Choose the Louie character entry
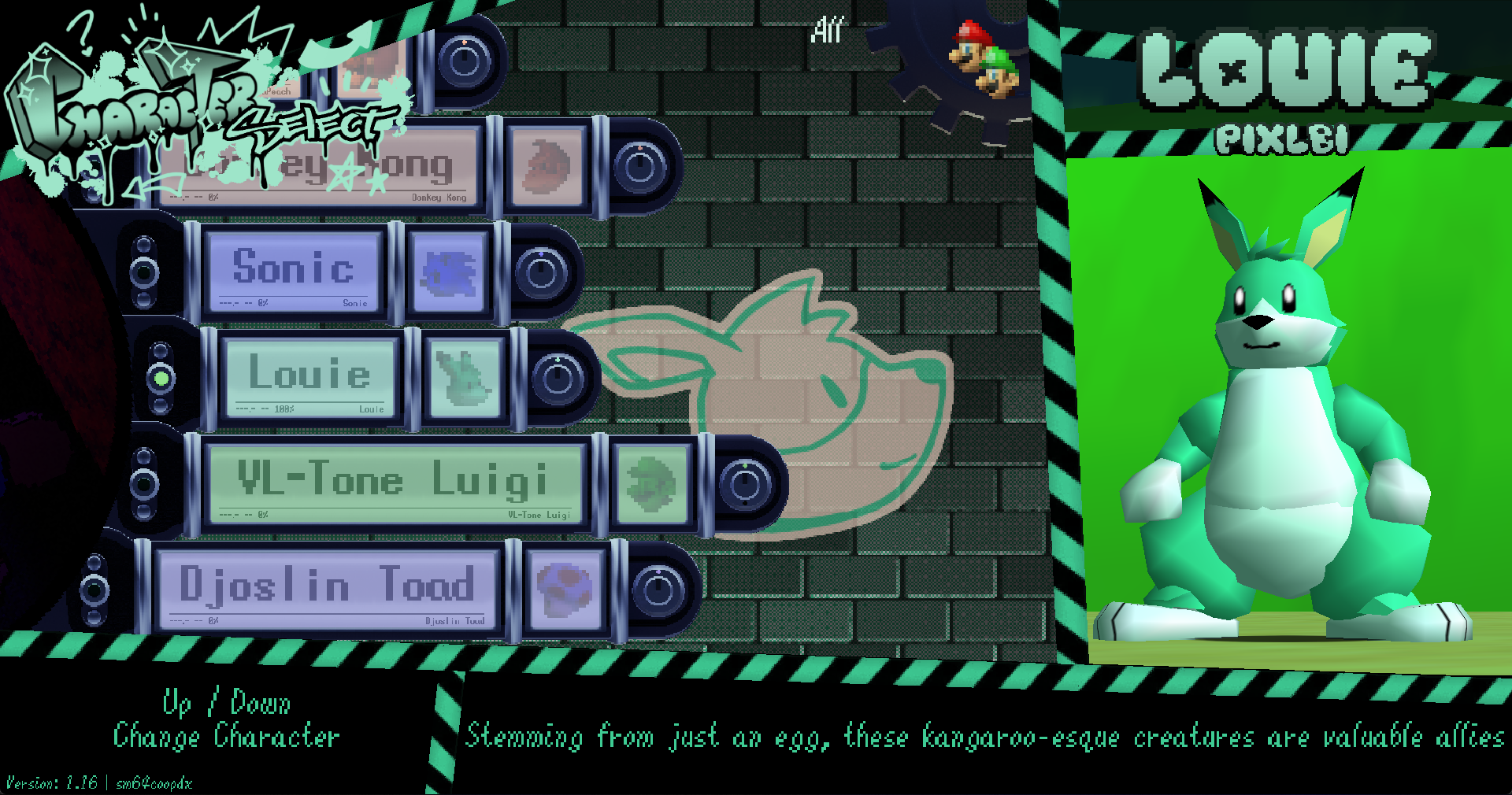This screenshot has height=795, width=1512. tap(309, 377)
